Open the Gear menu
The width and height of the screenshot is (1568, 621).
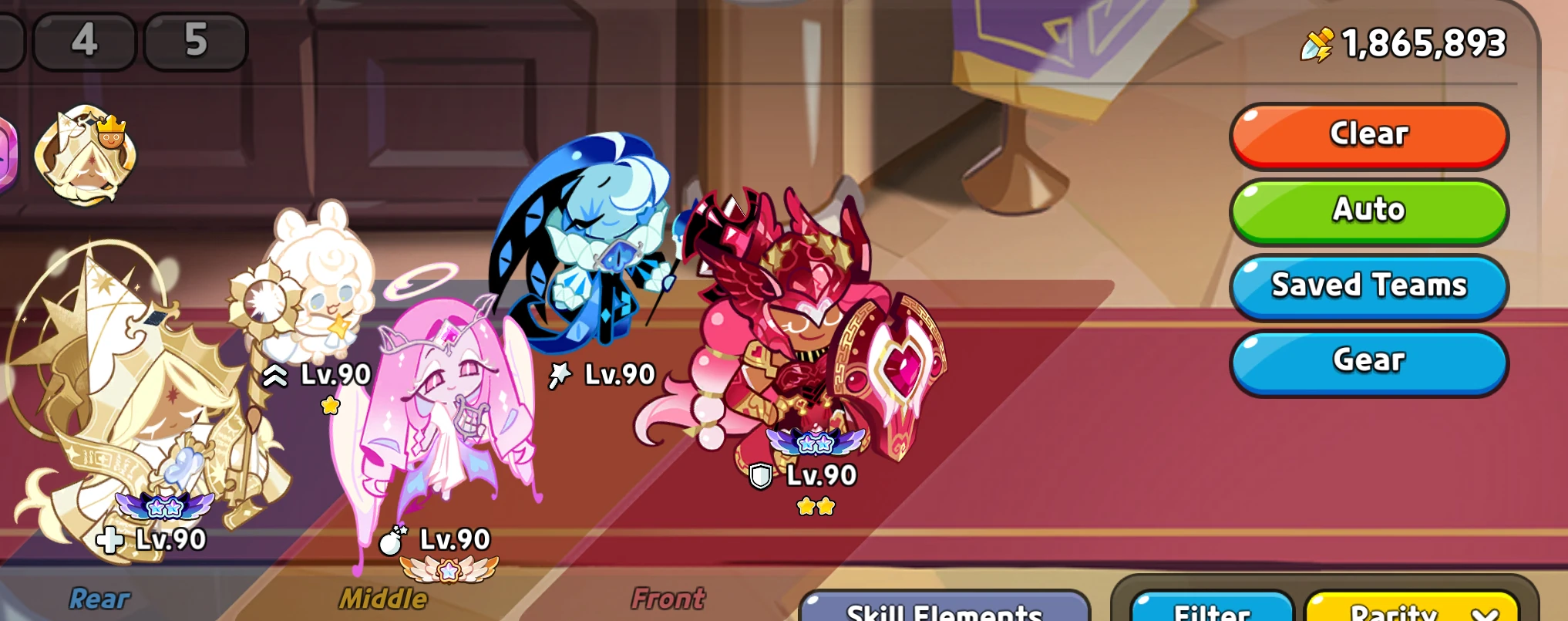point(1368,359)
